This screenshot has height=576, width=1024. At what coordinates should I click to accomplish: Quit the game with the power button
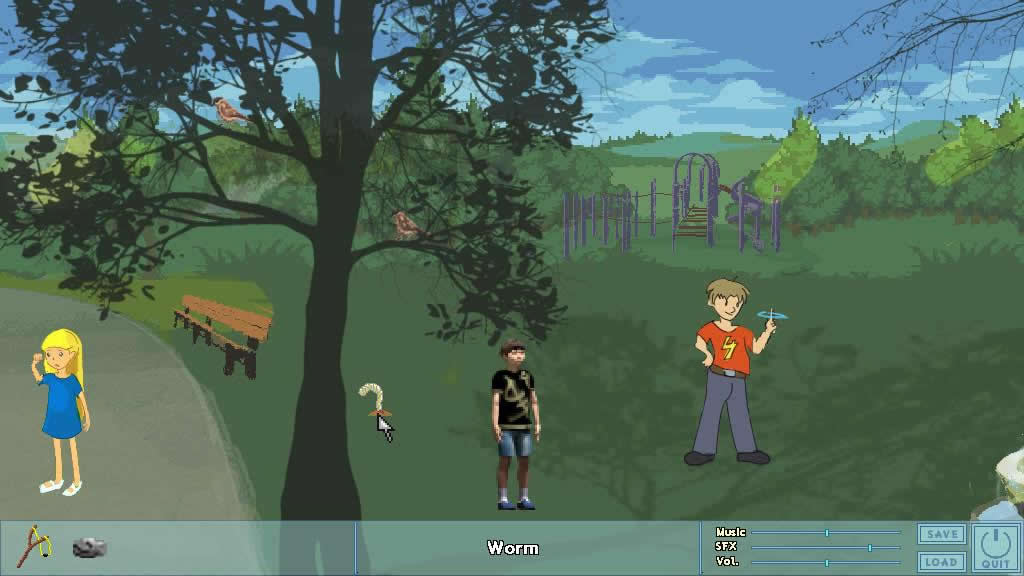click(x=995, y=548)
